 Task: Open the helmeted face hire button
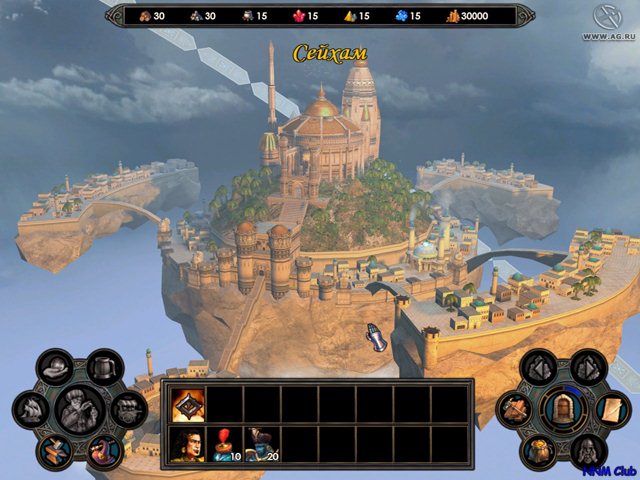point(587,450)
